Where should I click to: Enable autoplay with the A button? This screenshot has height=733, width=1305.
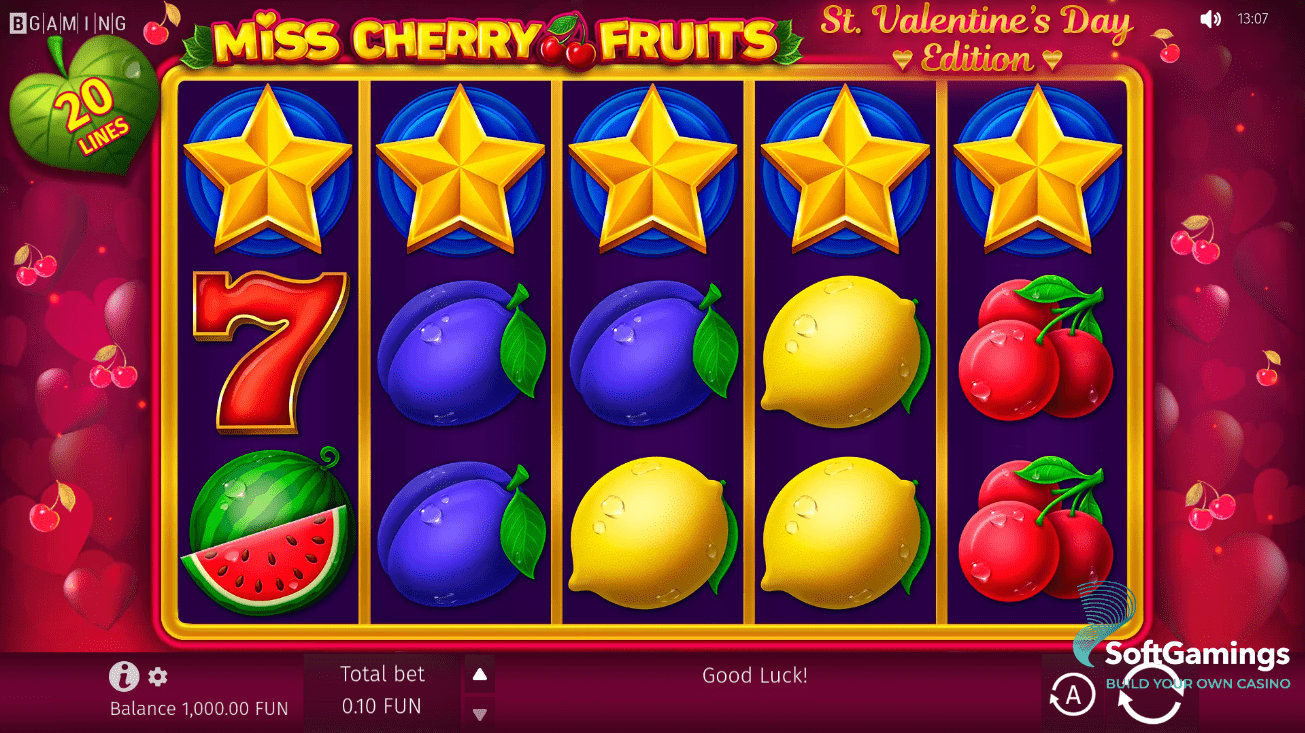point(1072,694)
